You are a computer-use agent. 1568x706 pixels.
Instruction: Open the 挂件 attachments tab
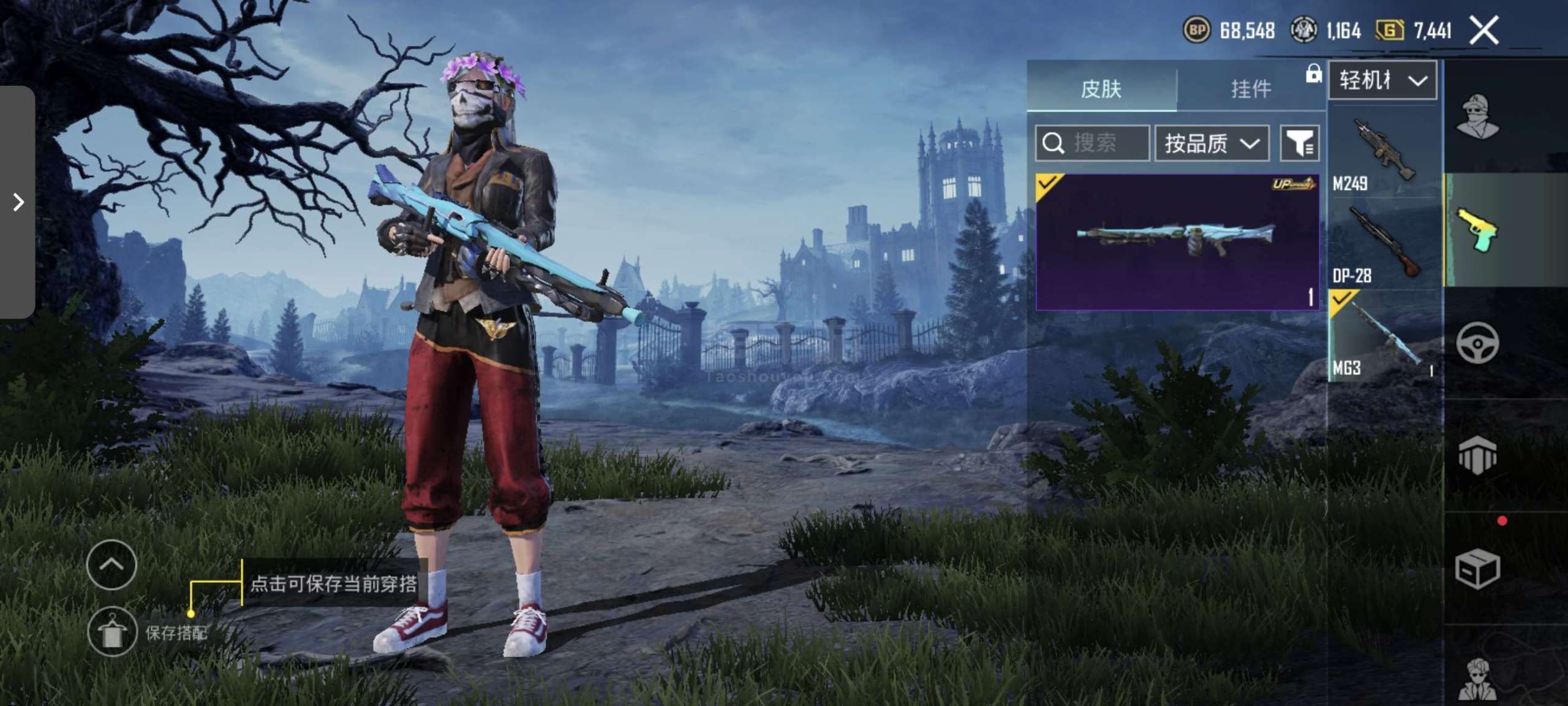pyautogui.click(x=1251, y=89)
